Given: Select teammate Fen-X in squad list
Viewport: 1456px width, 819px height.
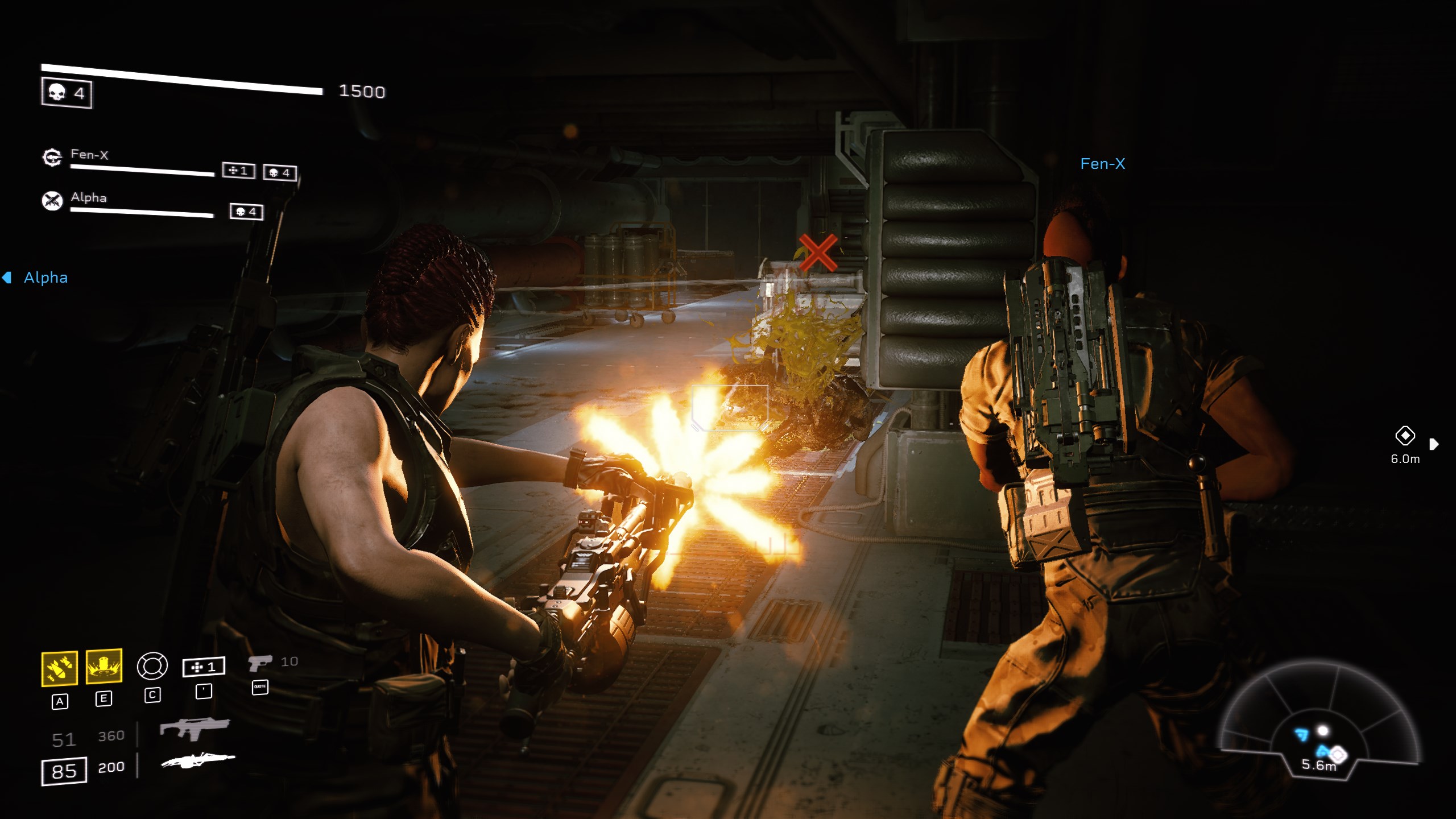Looking at the screenshot, I should tap(89, 155).
